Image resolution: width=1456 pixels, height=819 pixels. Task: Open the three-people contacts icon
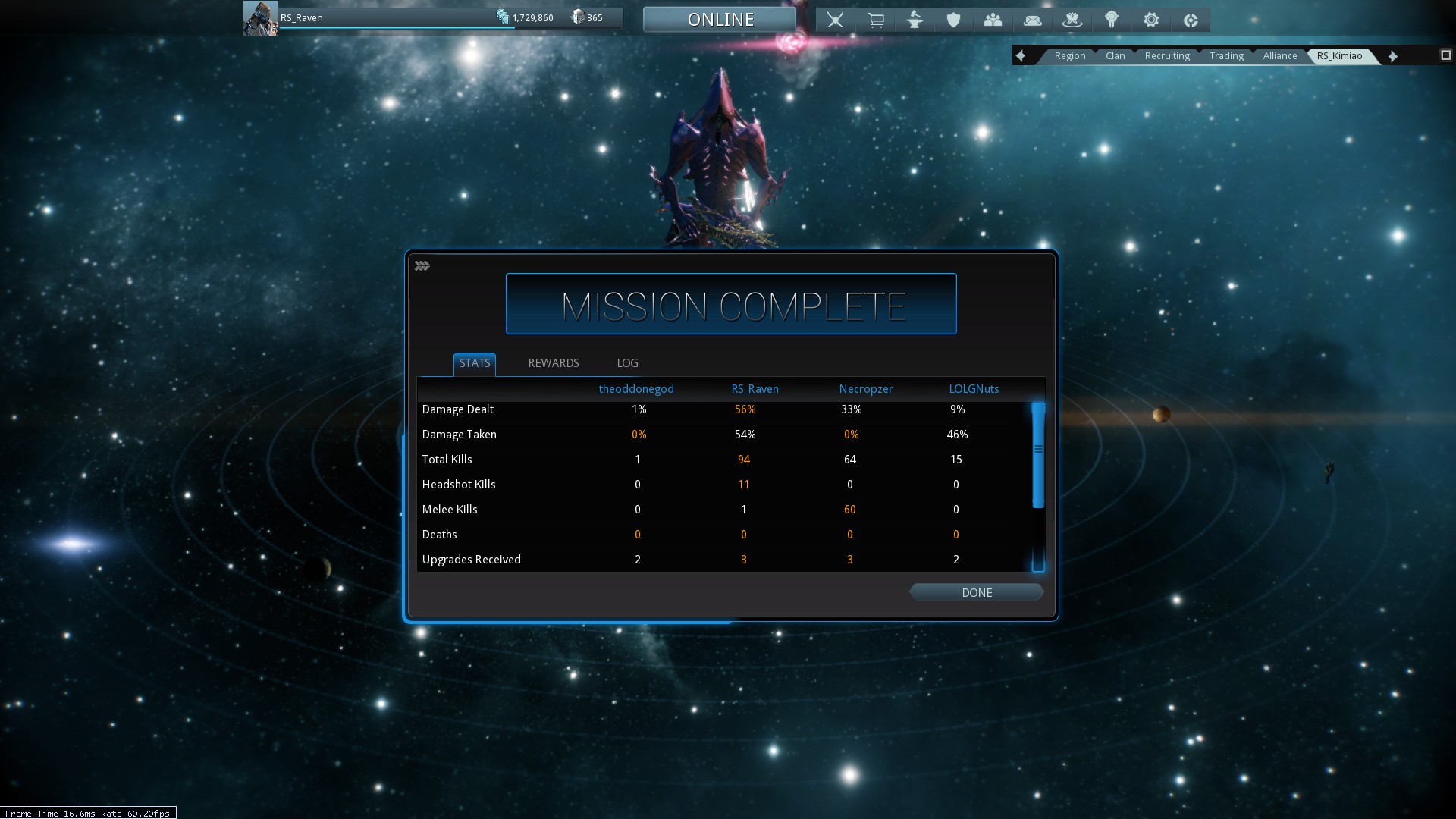tap(993, 20)
